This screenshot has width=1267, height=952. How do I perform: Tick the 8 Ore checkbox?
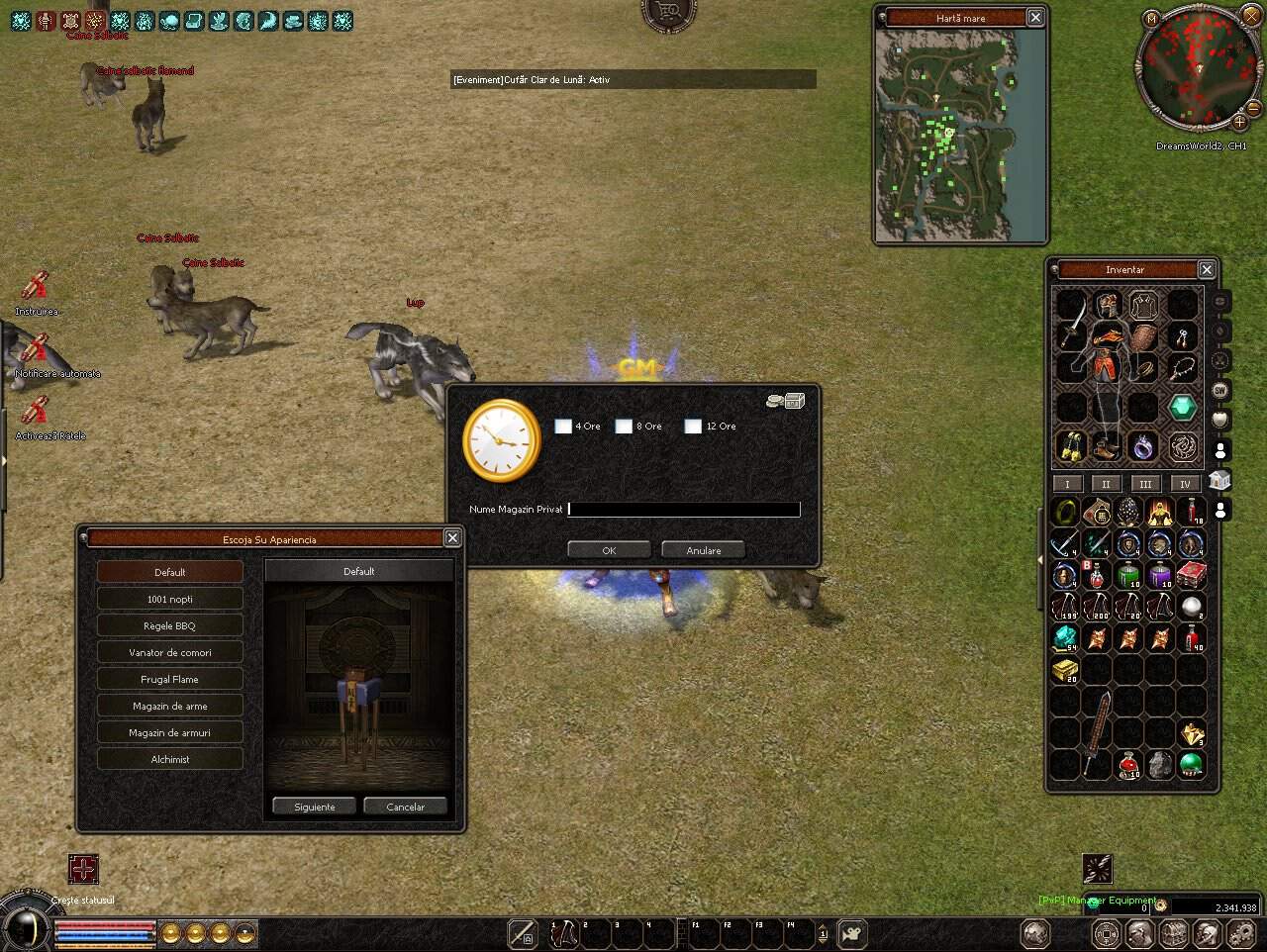[x=624, y=427]
